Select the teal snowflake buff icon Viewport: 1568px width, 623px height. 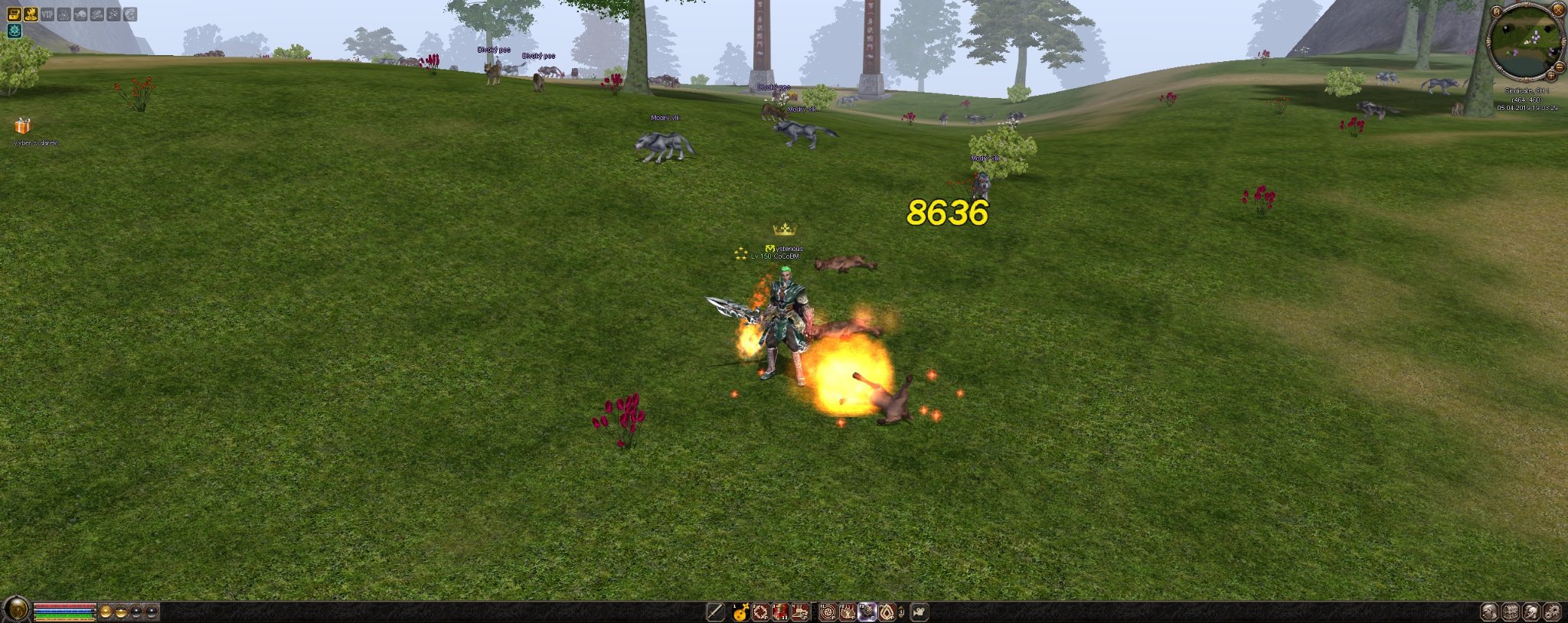click(x=15, y=31)
